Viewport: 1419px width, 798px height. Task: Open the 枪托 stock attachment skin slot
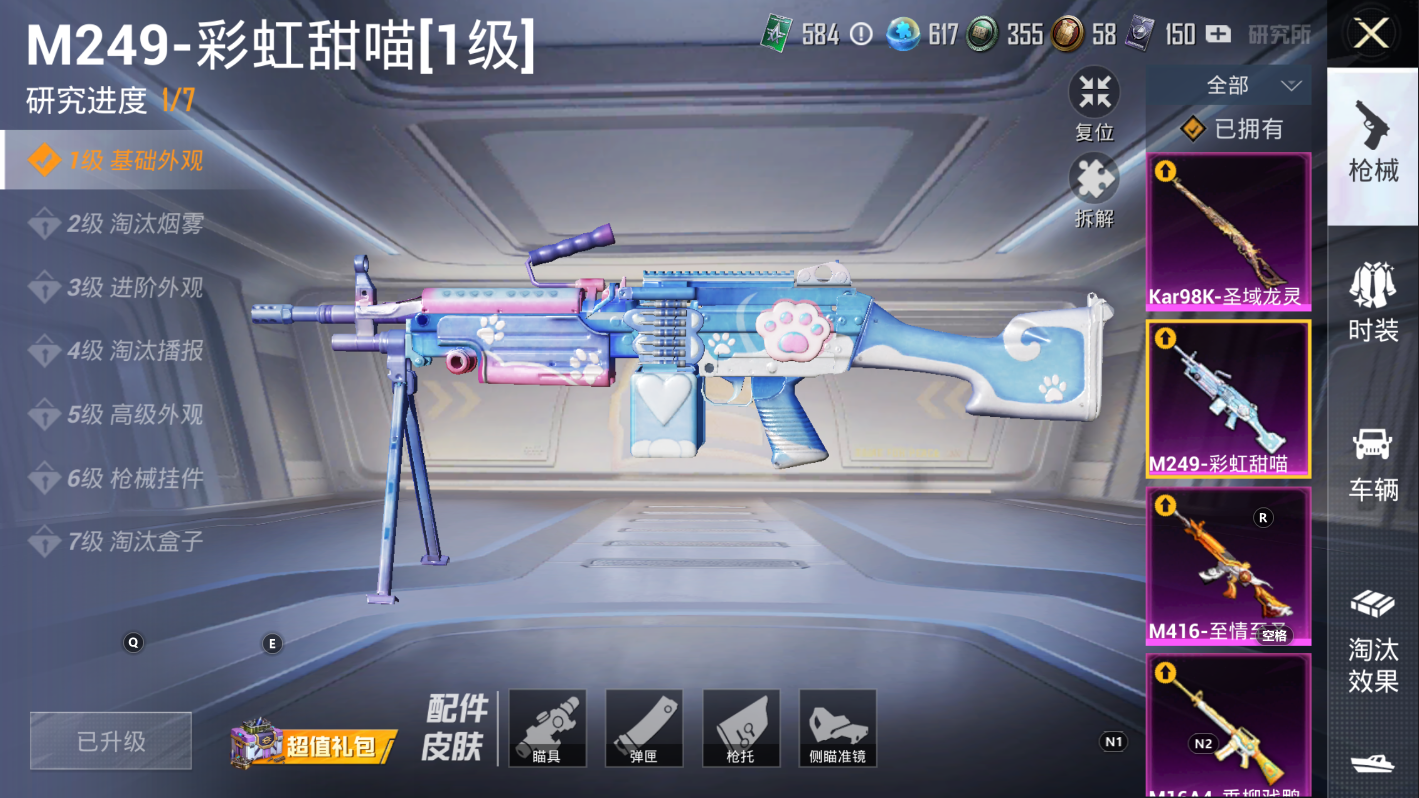pos(741,728)
